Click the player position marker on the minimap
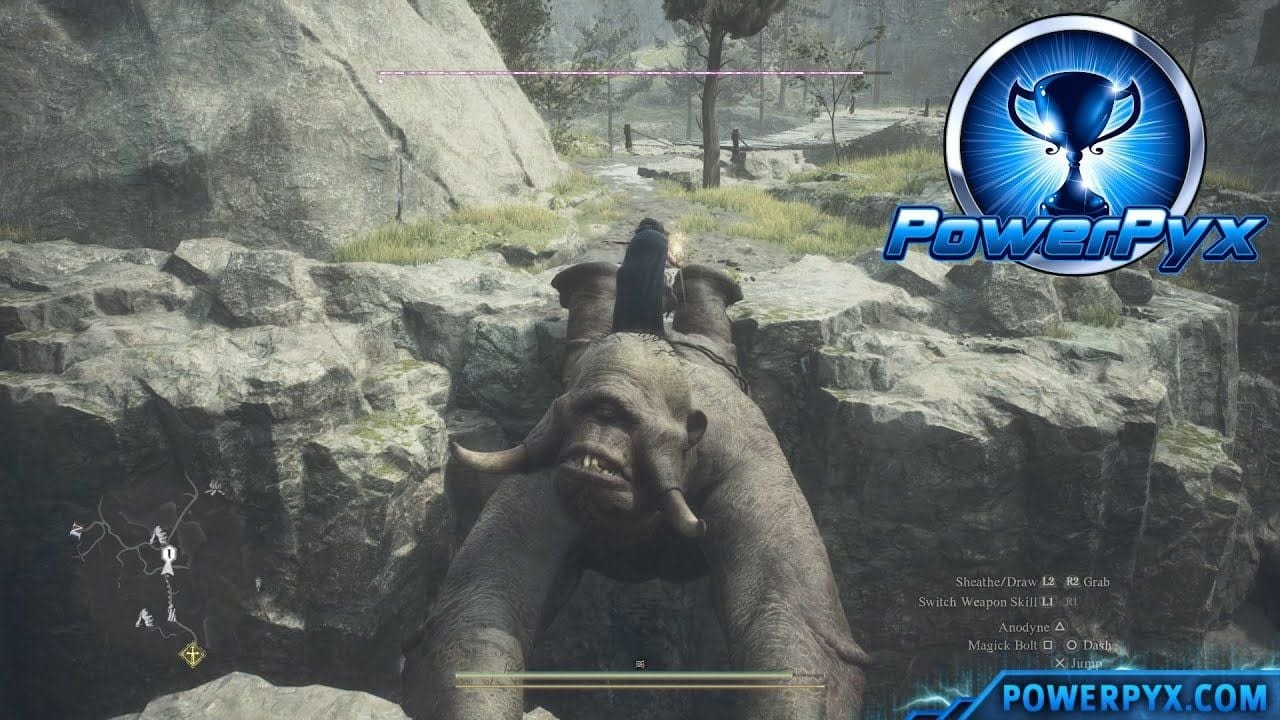The width and height of the screenshot is (1280, 720). 168,556
